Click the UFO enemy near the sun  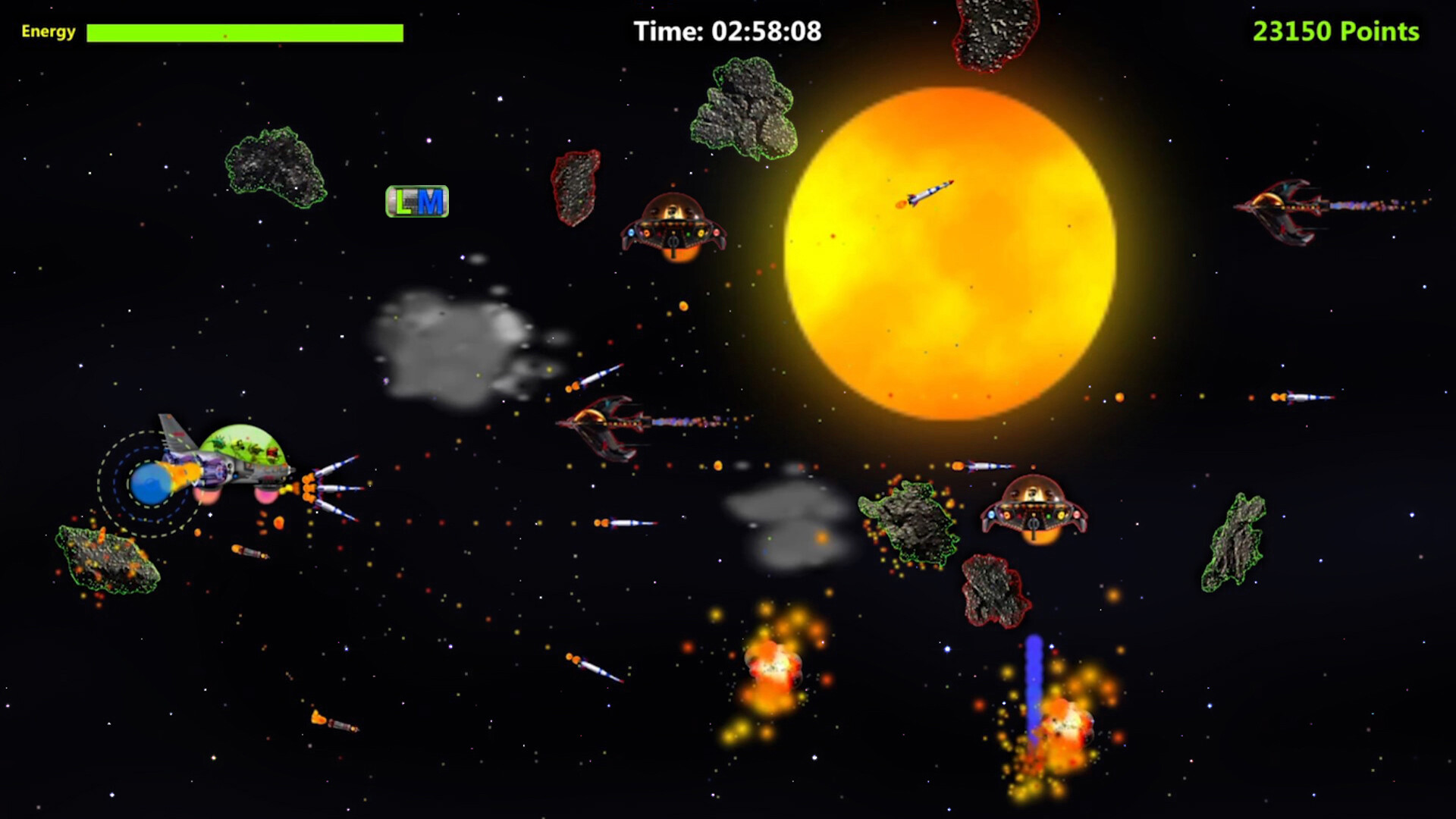(x=673, y=227)
